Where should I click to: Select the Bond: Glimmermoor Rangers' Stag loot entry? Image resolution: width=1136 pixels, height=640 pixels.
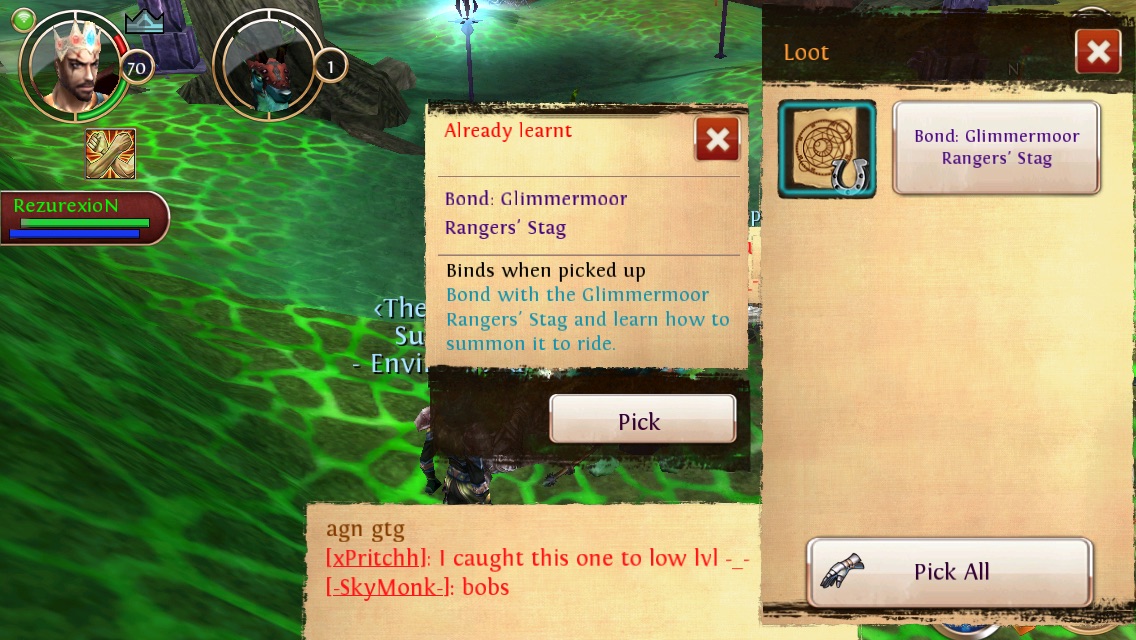pos(996,148)
